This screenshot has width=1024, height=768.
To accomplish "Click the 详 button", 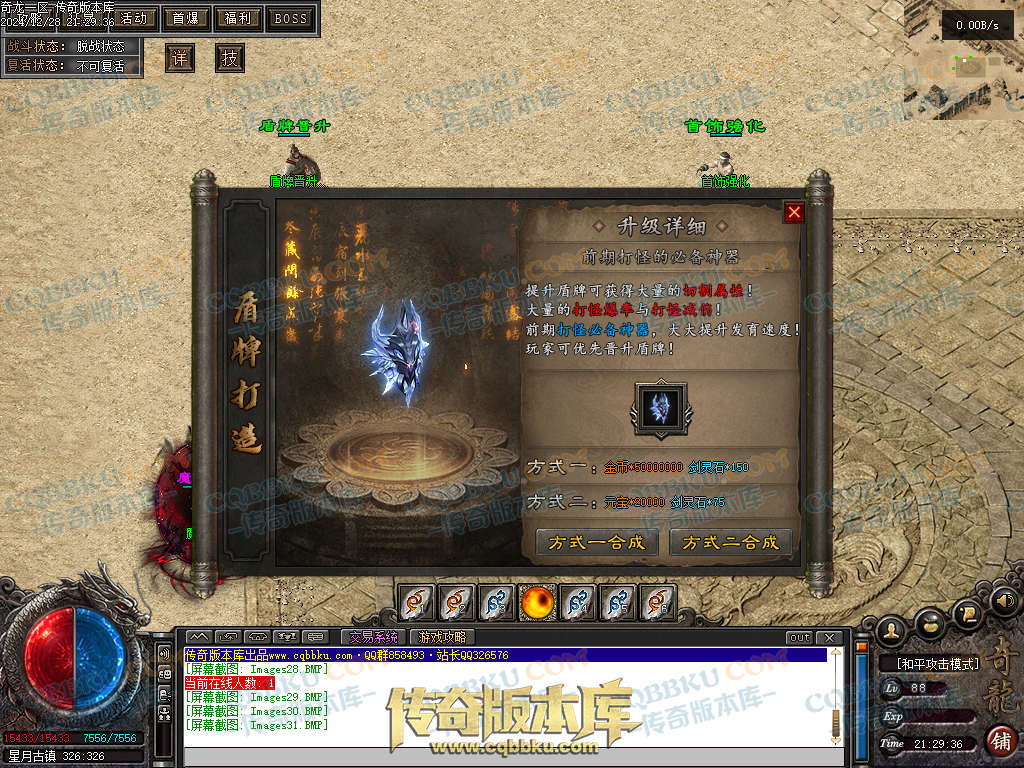I will 180,58.
